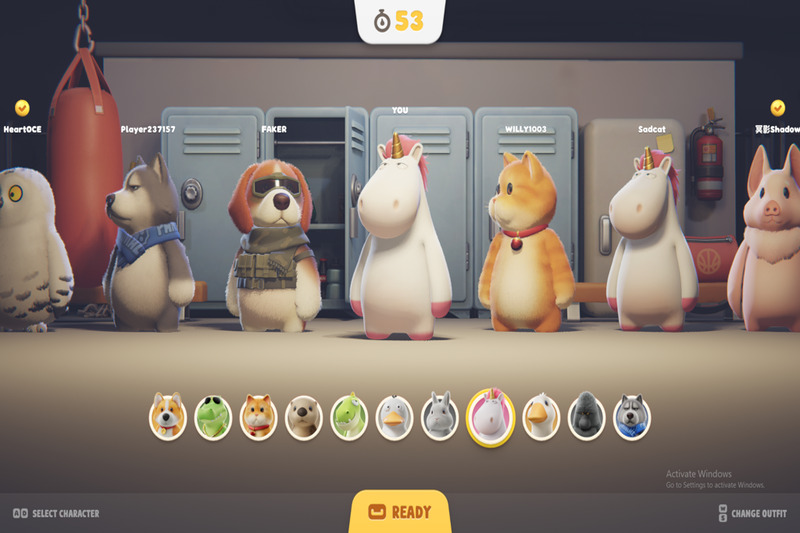Choose the grey rabbit character portrait
This screenshot has width=800, height=533.
tap(438, 416)
